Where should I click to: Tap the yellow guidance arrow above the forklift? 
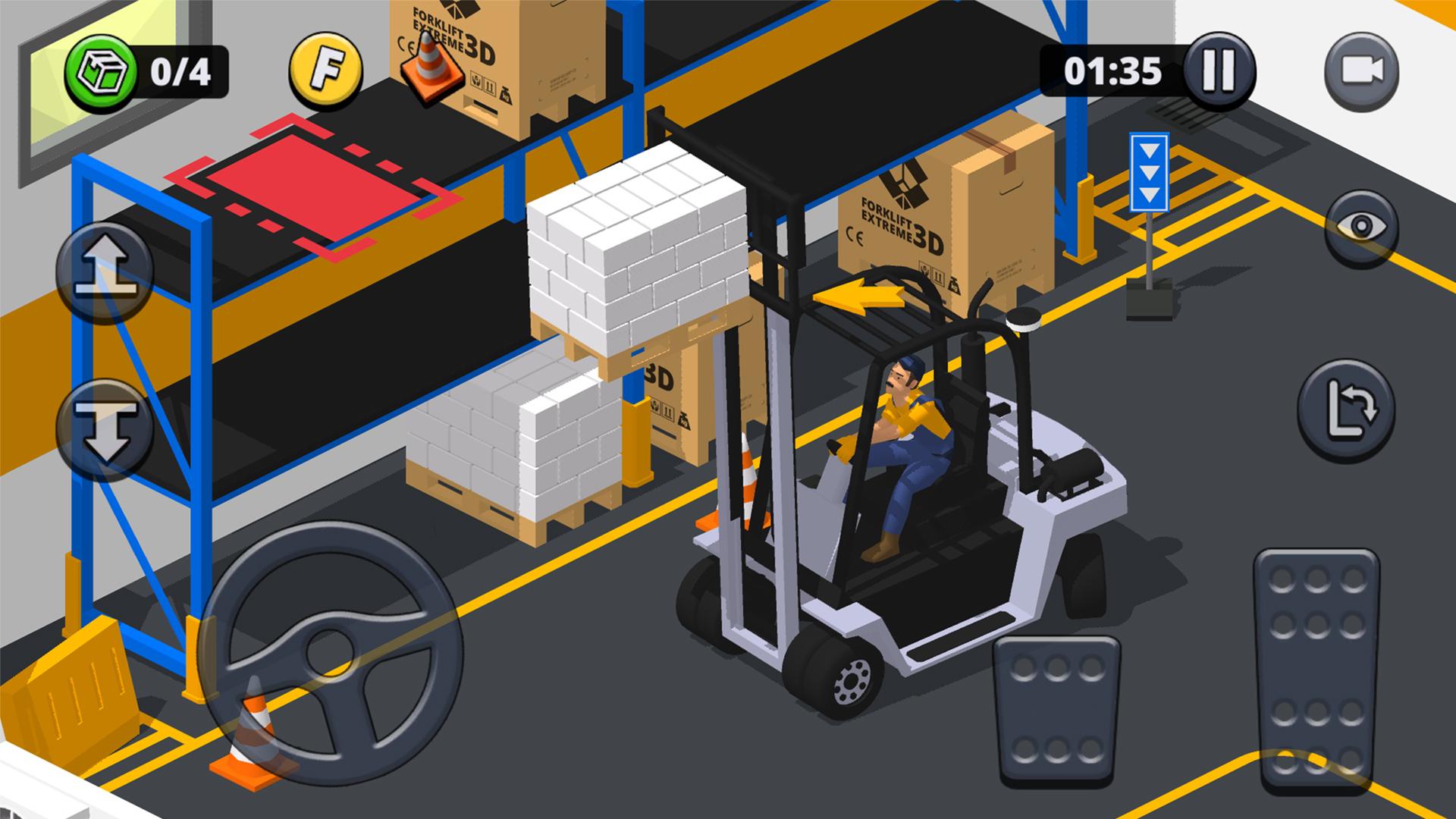861,296
